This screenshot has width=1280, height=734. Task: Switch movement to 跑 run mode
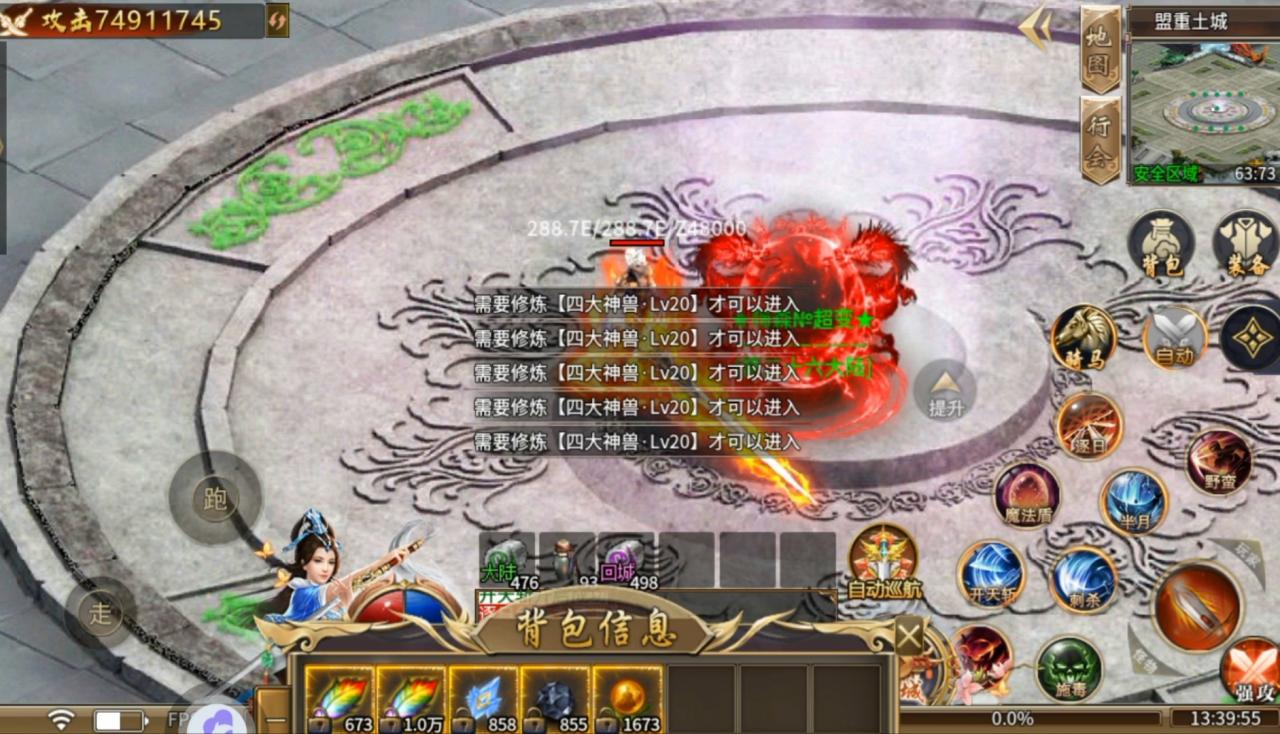tap(215, 498)
